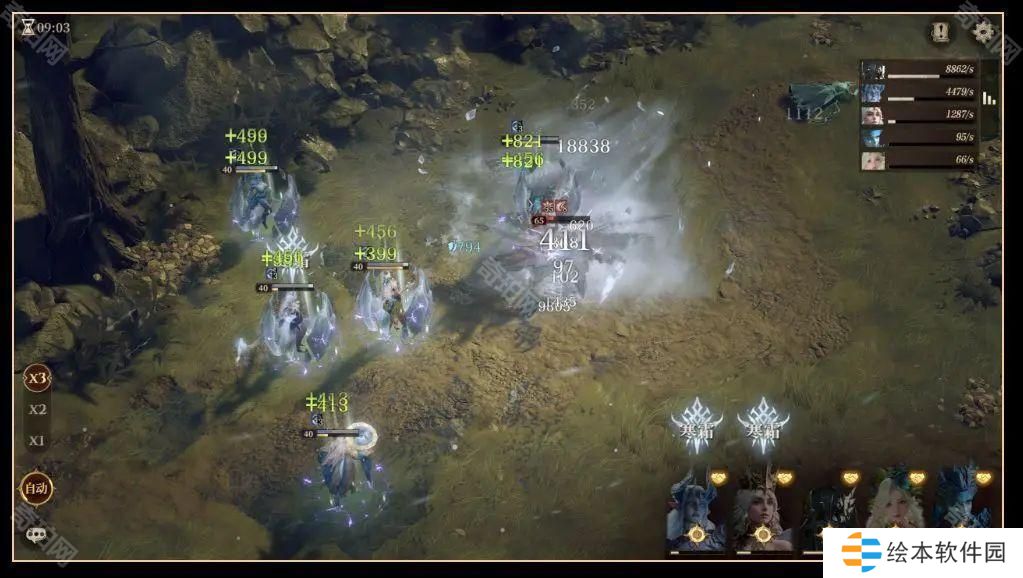This screenshot has width=1023, height=578.
Task: Set battle speed to X3
Action: tap(37, 378)
